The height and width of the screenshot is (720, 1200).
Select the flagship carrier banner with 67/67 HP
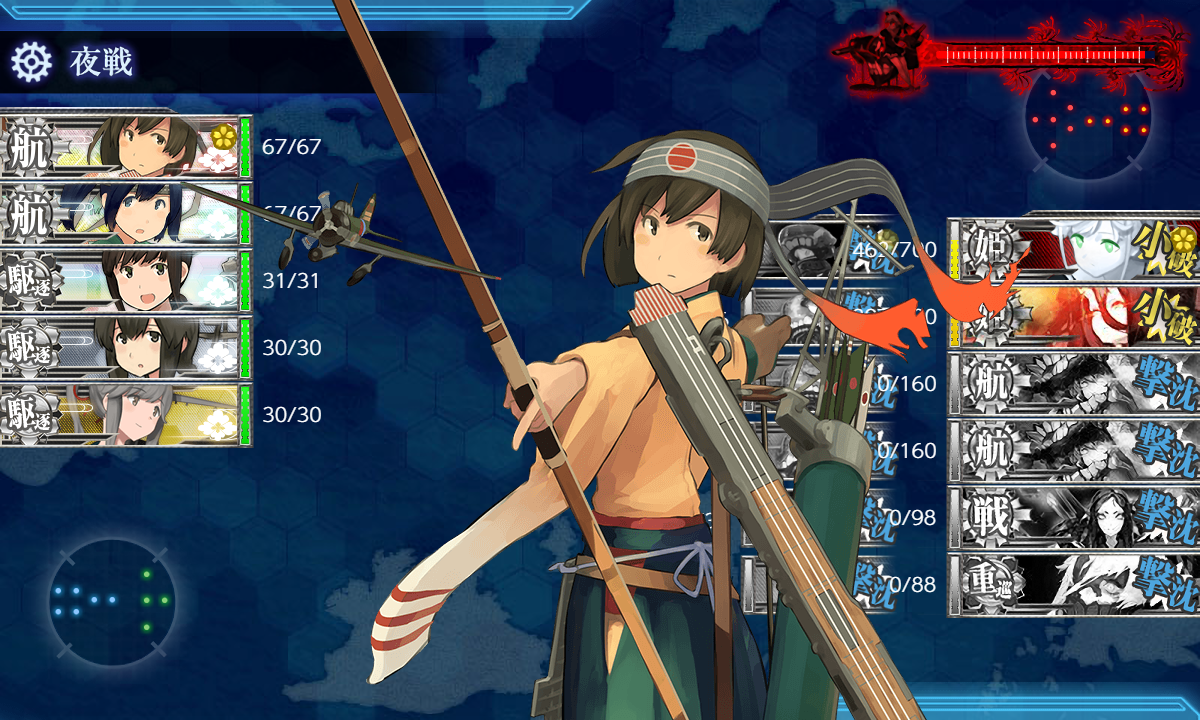(125, 147)
